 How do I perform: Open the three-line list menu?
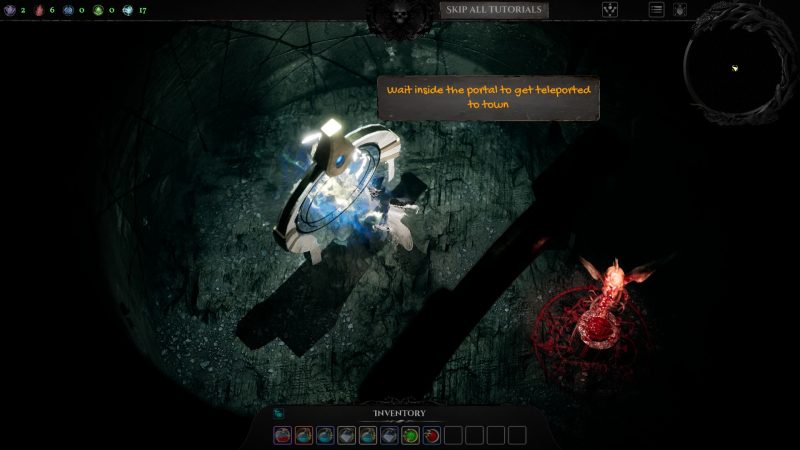pyautogui.click(x=657, y=10)
